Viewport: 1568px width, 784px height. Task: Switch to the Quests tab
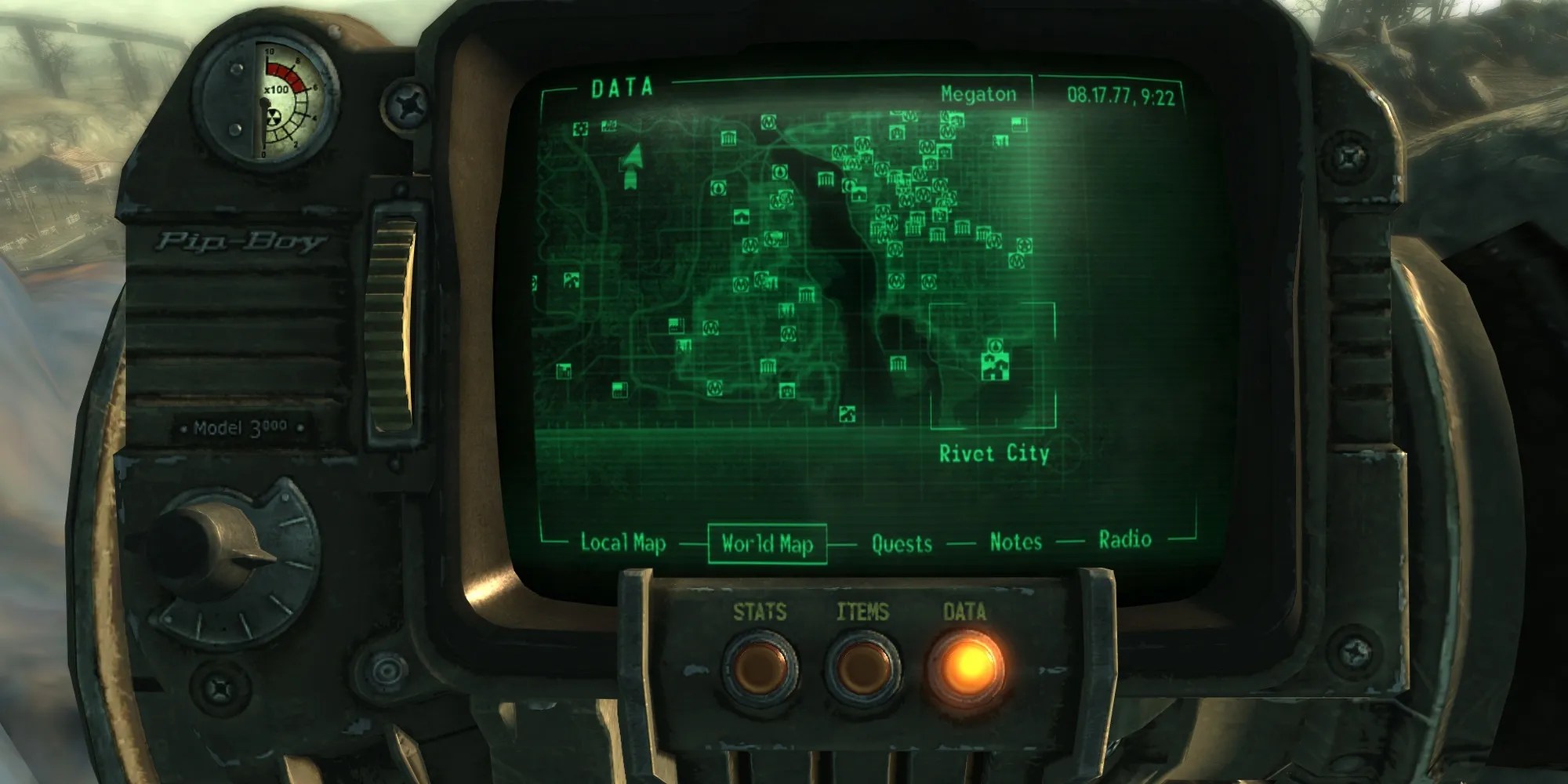coord(902,541)
